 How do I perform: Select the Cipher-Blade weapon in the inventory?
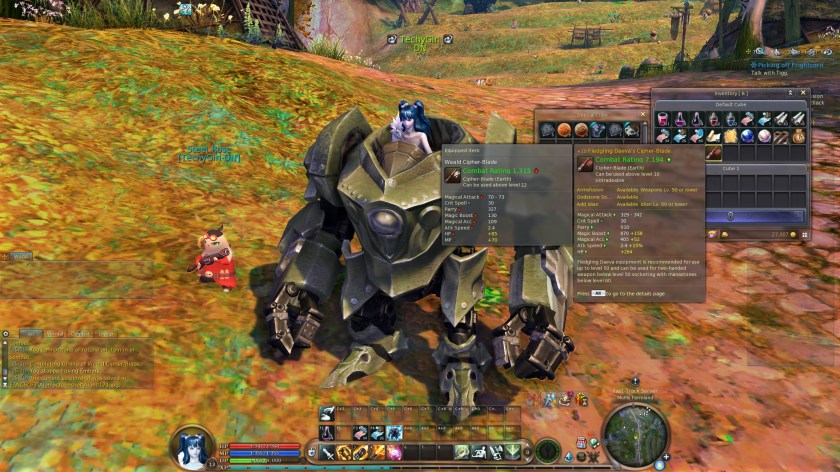pos(715,153)
